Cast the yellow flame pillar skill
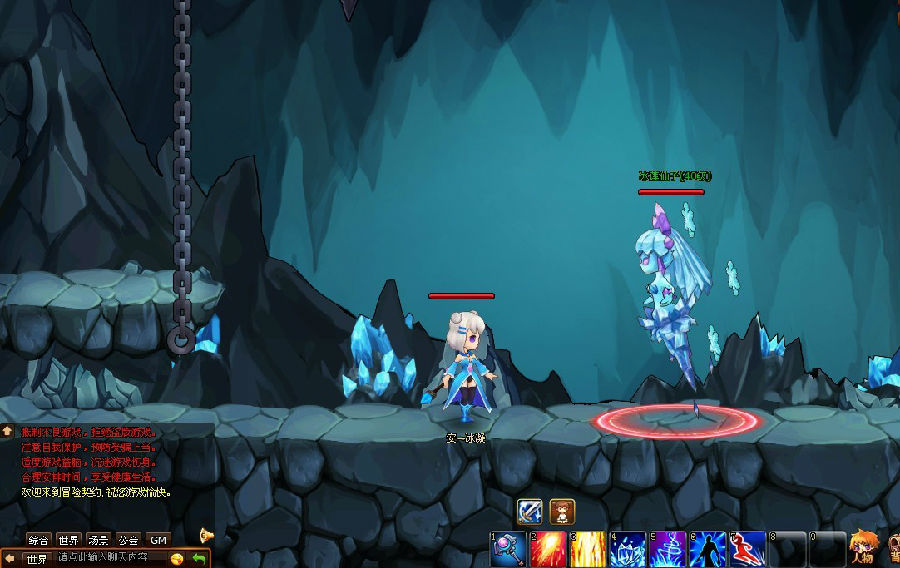900x568 pixels. (588, 549)
